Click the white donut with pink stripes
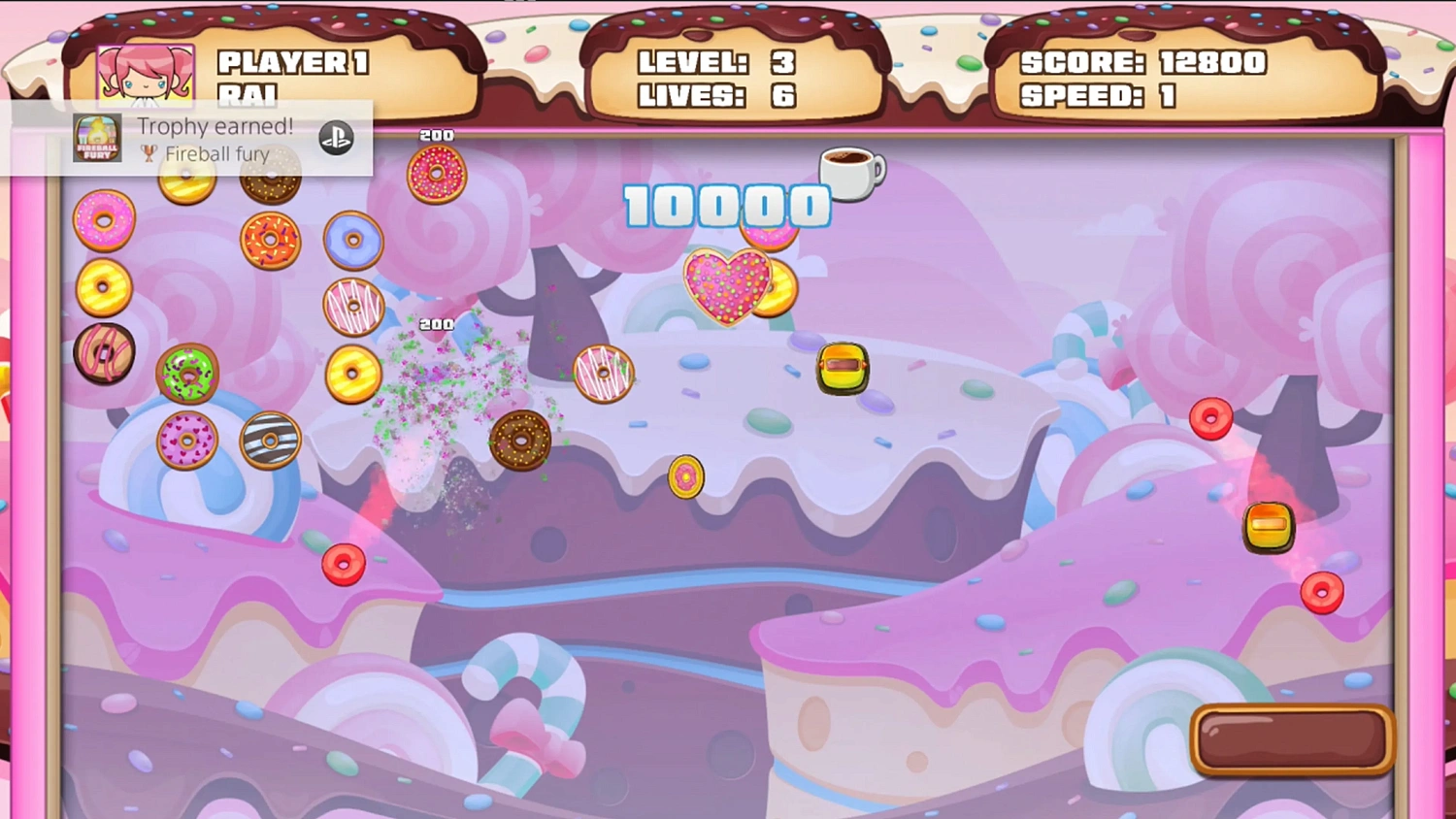Viewport: 1456px width, 819px height. point(353,309)
